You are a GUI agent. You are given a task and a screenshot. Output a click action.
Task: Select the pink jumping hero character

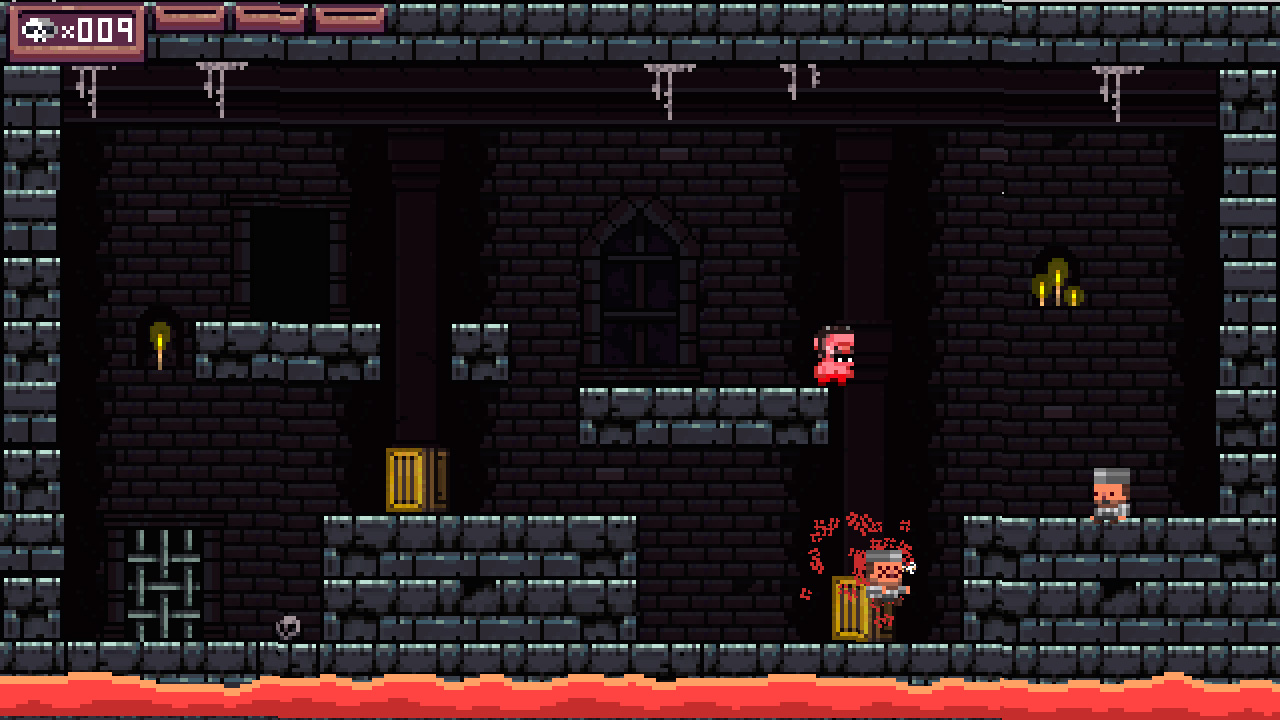click(x=833, y=355)
